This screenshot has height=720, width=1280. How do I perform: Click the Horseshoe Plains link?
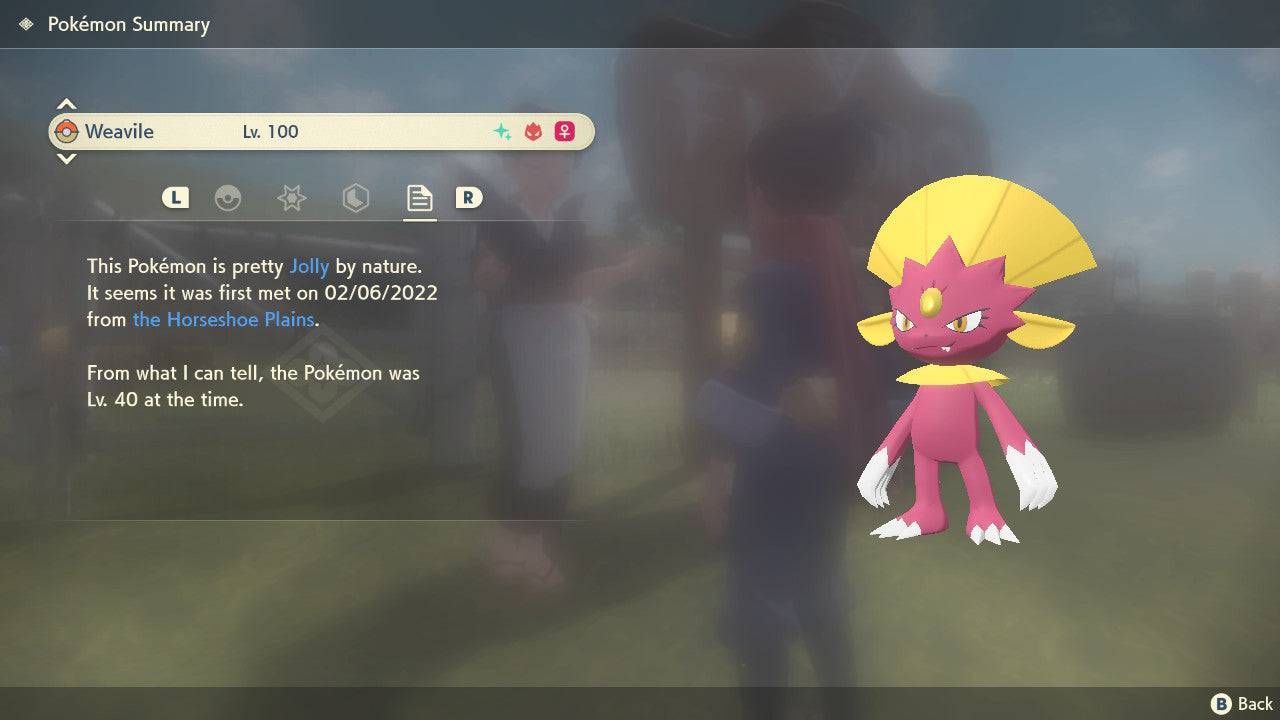pos(224,319)
